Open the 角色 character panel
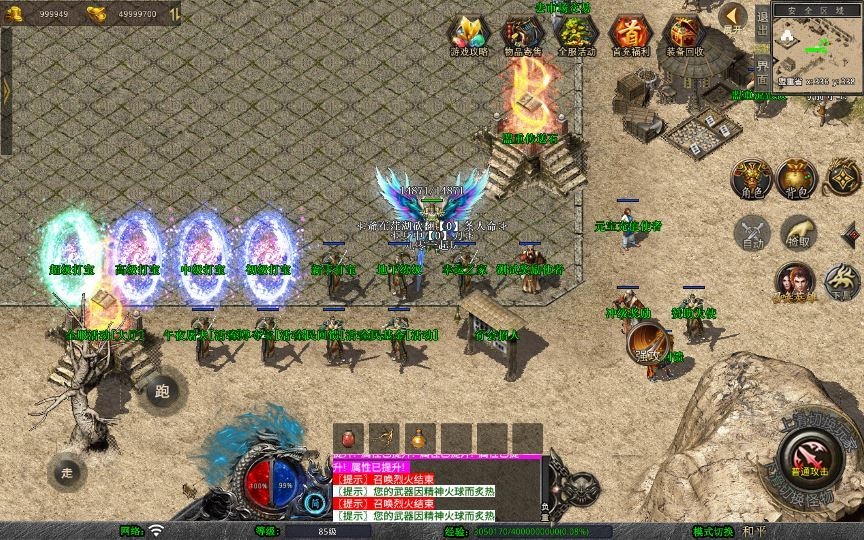The width and height of the screenshot is (864, 540). (x=750, y=176)
